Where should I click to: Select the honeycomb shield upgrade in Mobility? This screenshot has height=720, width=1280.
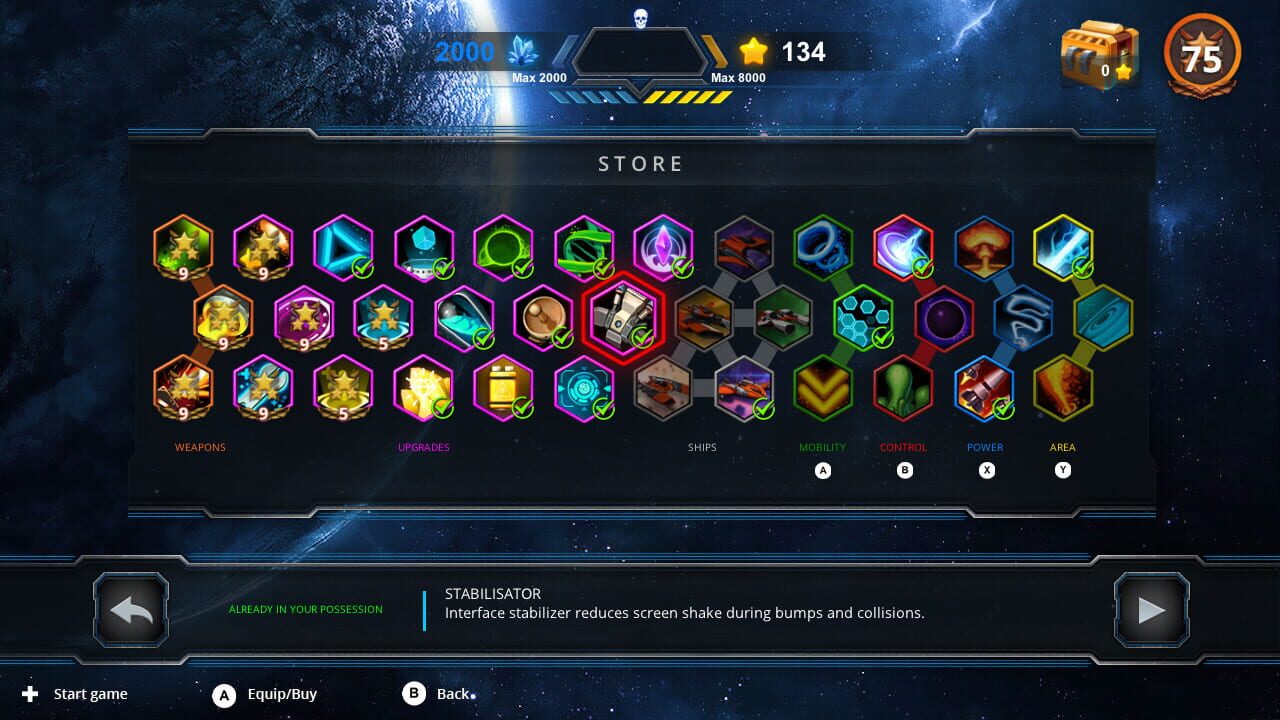pos(862,318)
